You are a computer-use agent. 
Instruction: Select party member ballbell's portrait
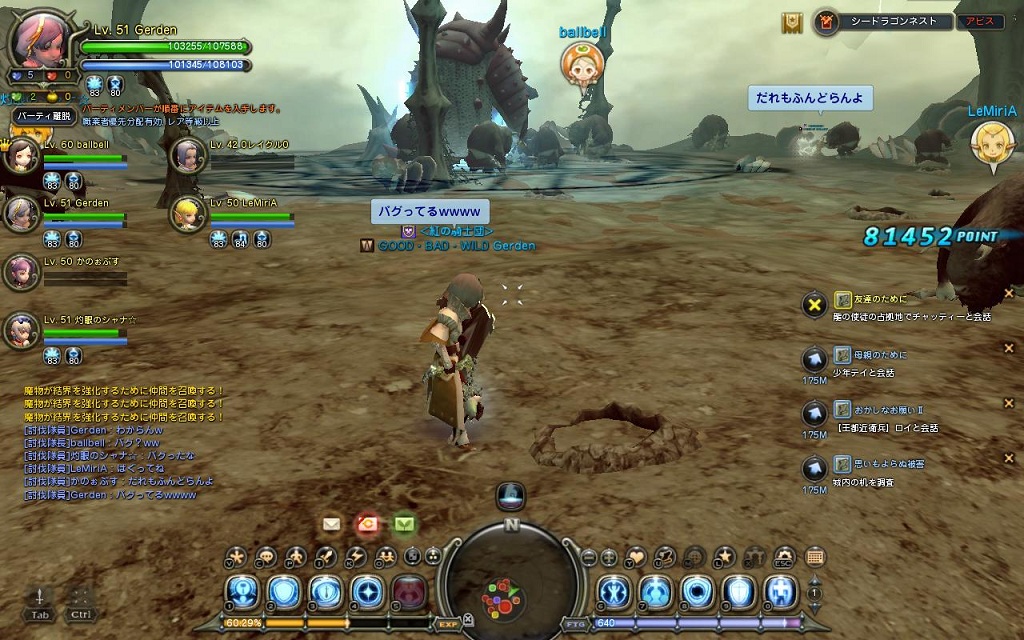click(20, 156)
